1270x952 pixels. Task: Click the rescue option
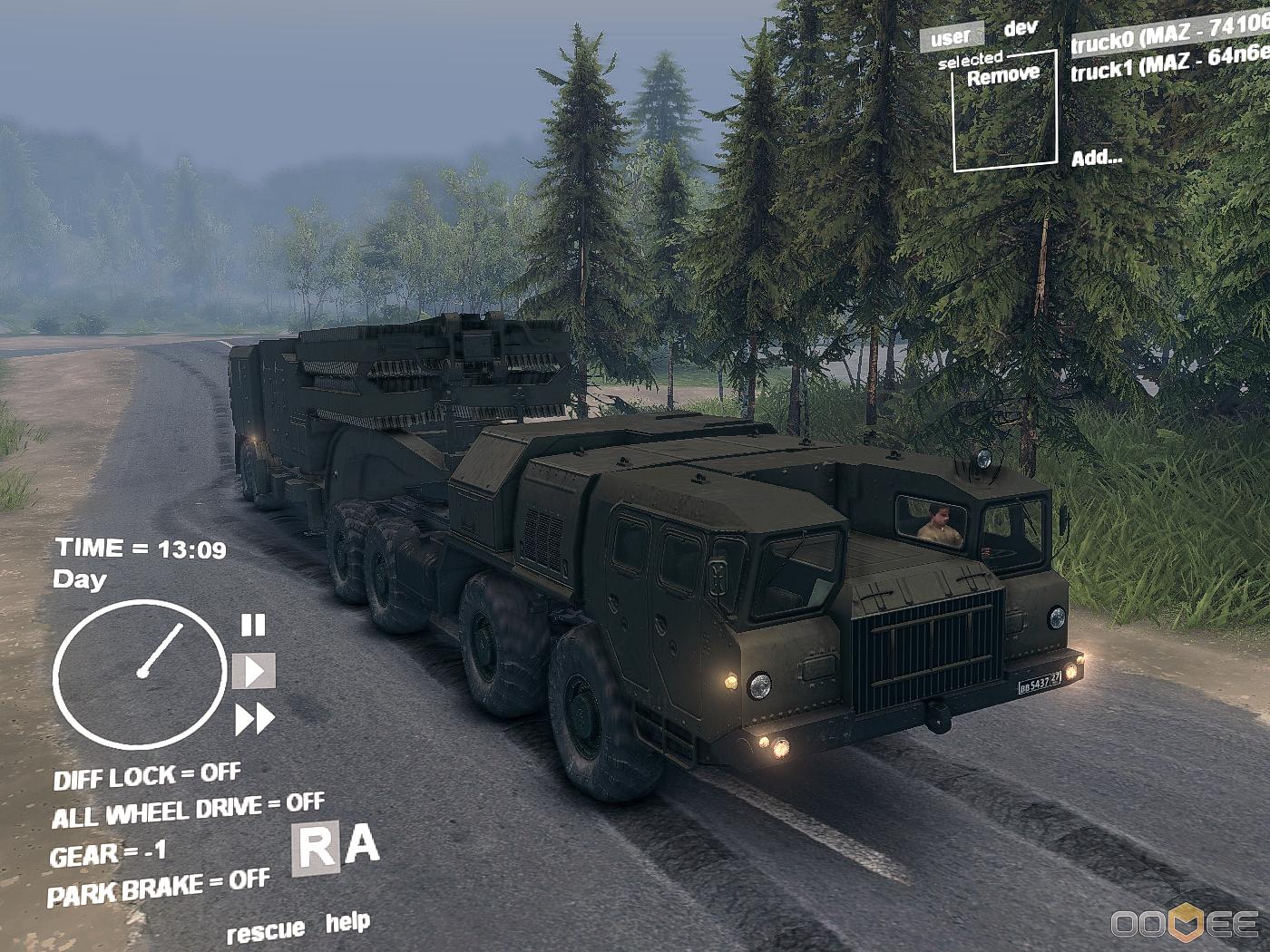pyautogui.click(x=265, y=931)
